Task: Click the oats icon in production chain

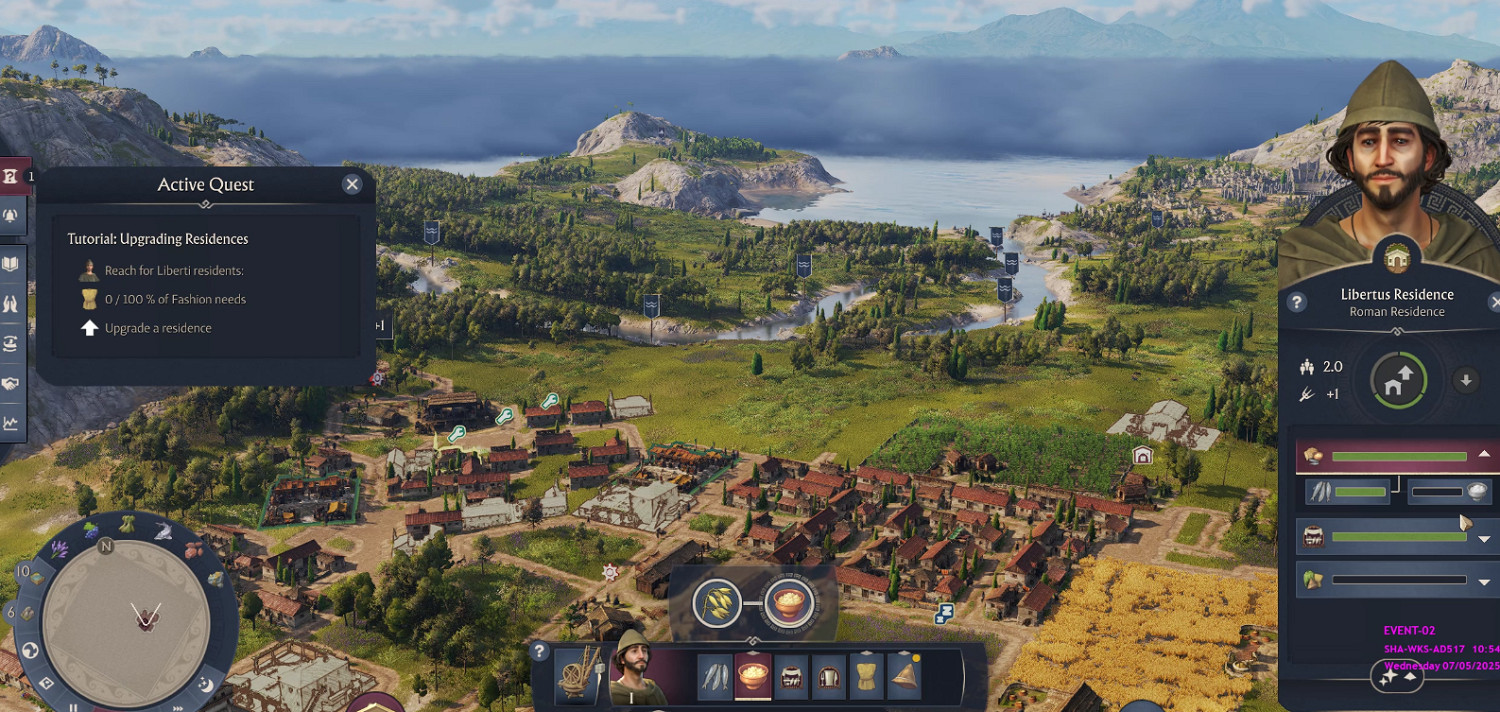Action: pos(717,602)
